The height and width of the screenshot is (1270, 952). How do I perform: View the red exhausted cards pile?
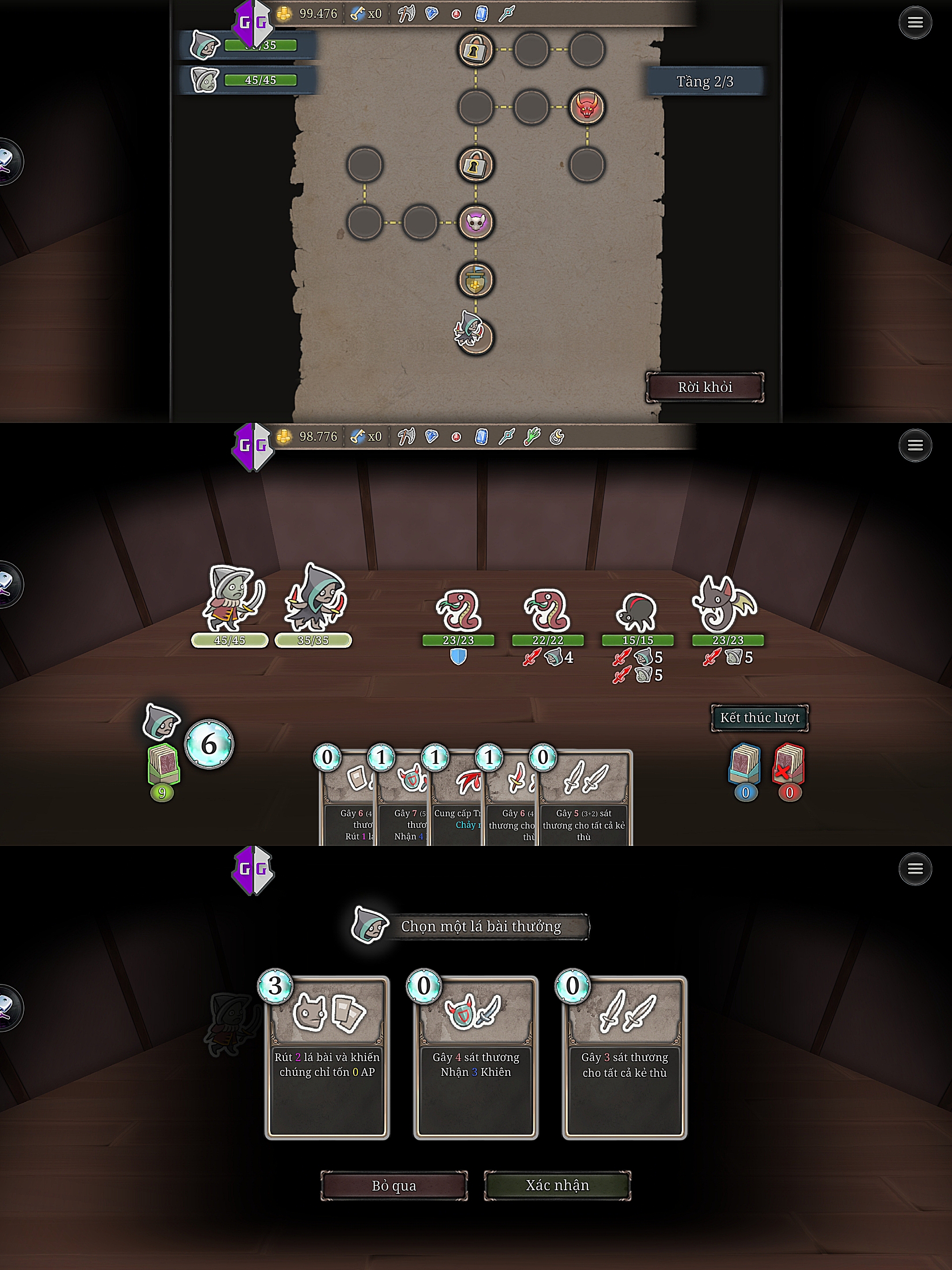pyautogui.click(x=789, y=765)
